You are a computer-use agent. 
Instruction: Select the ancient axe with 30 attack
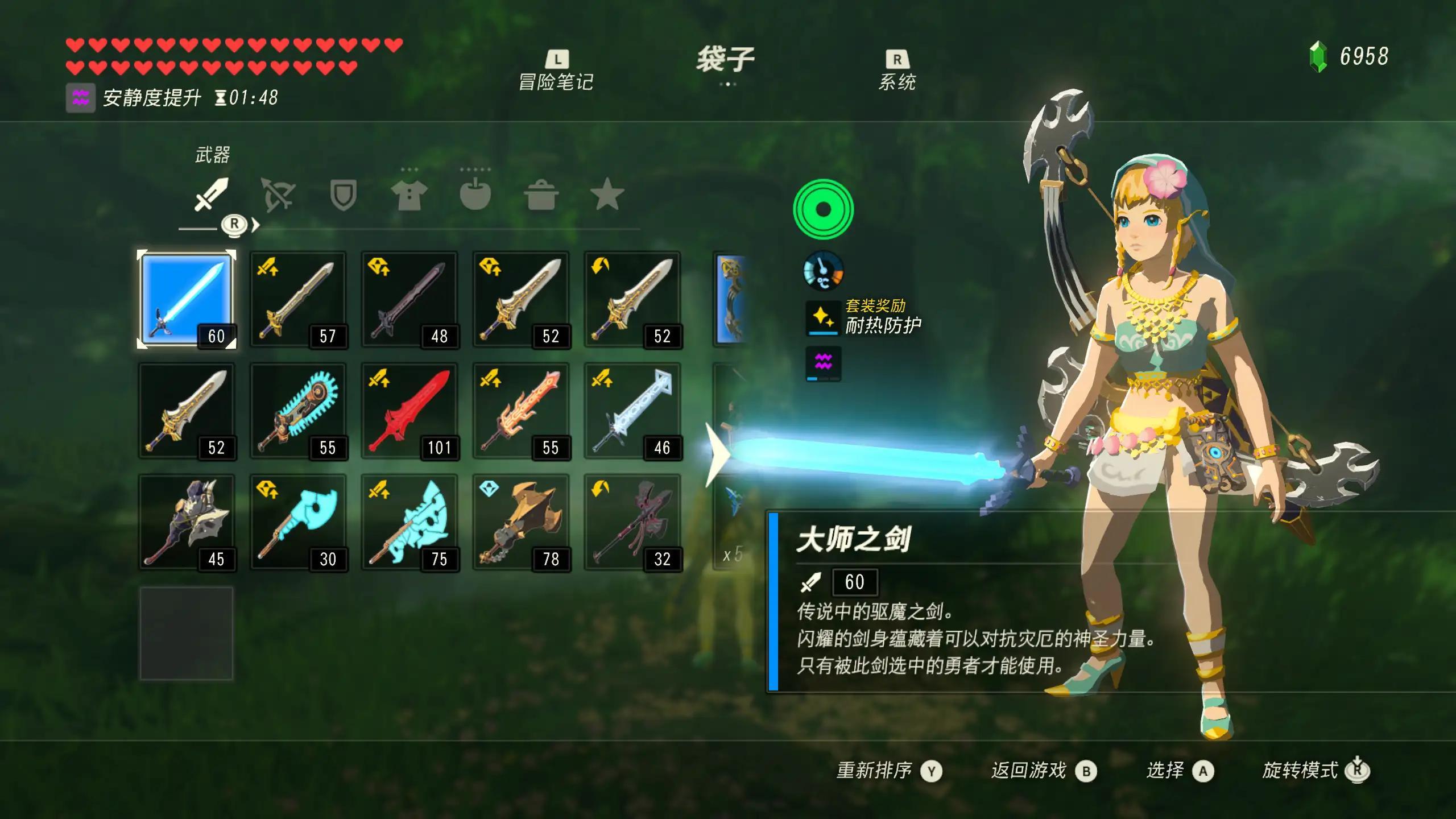pos(298,522)
